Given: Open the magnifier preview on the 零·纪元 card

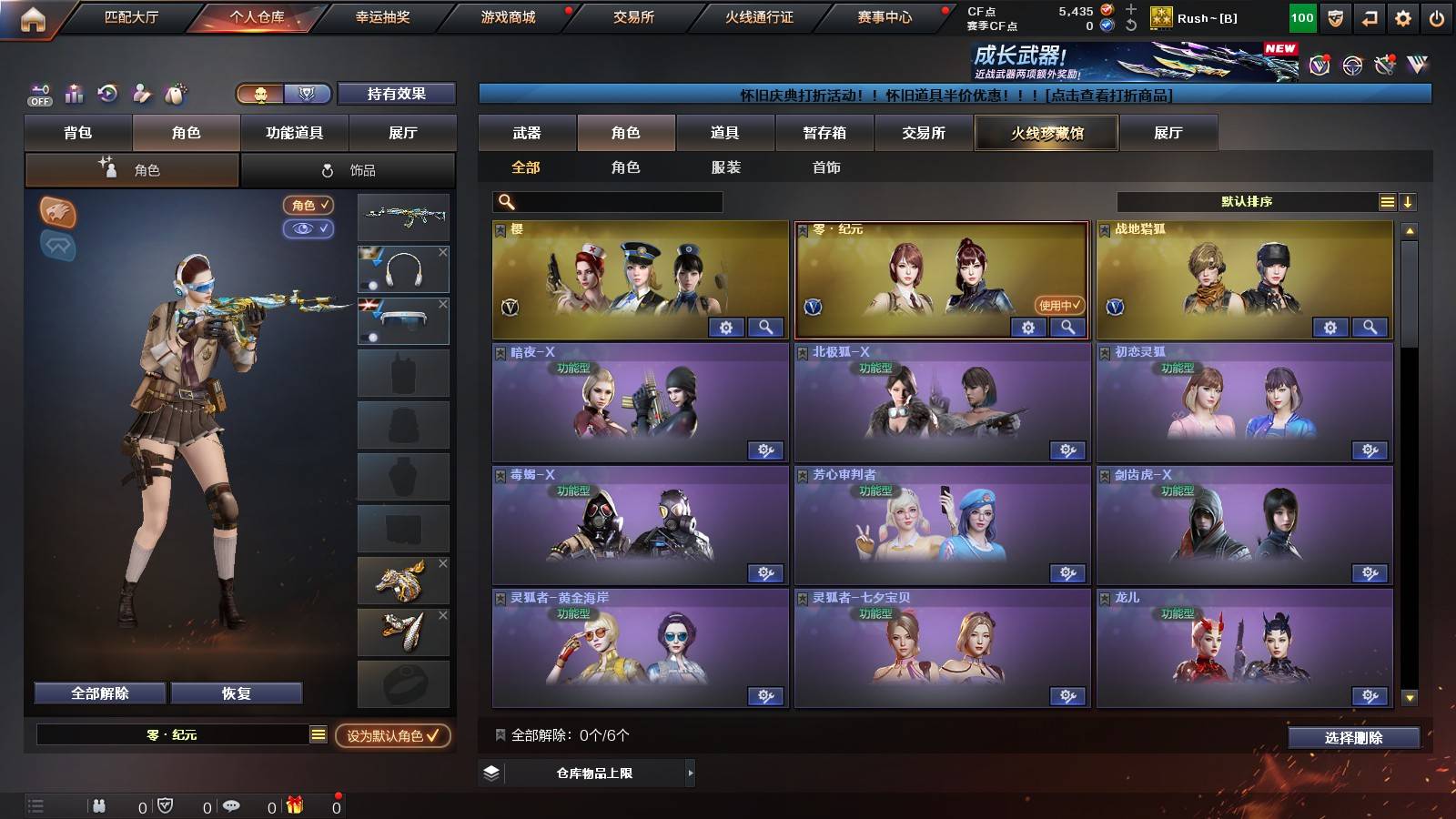Looking at the screenshot, I should (1068, 327).
